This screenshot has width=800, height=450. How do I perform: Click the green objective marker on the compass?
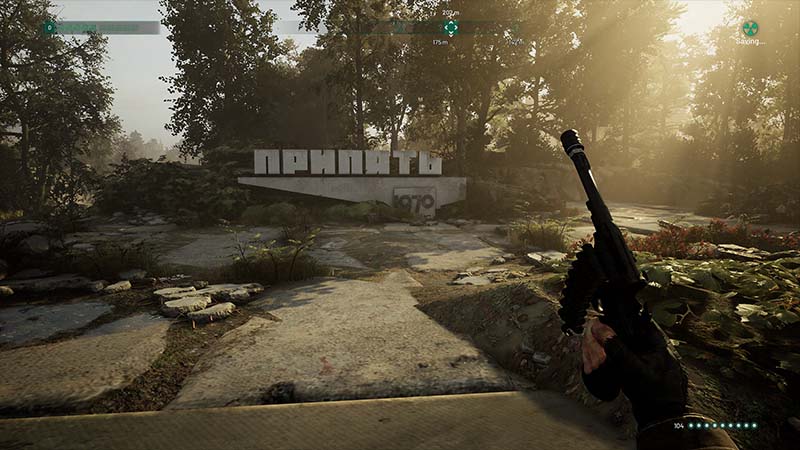tap(451, 28)
